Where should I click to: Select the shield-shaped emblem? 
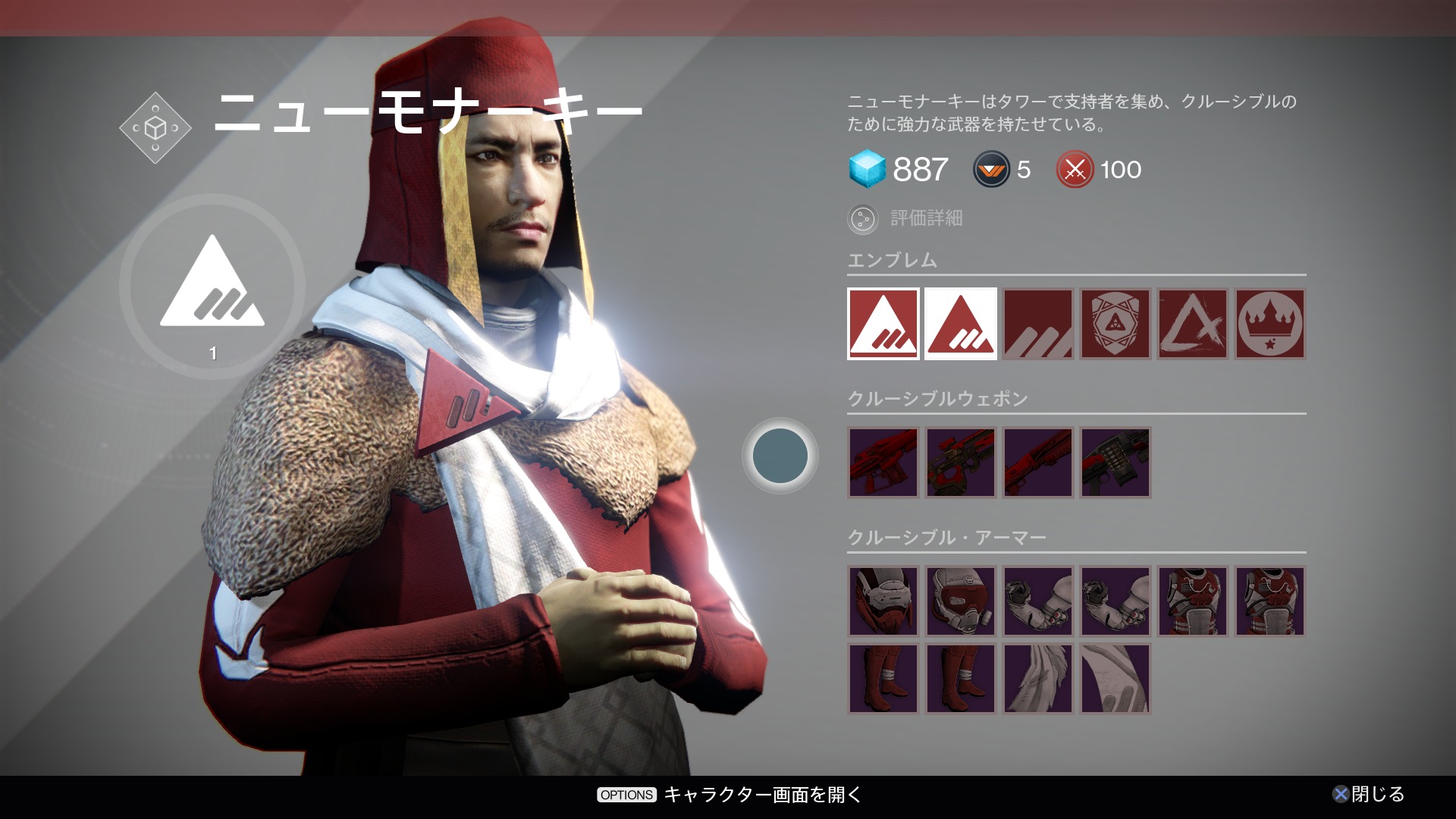click(x=1115, y=324)
